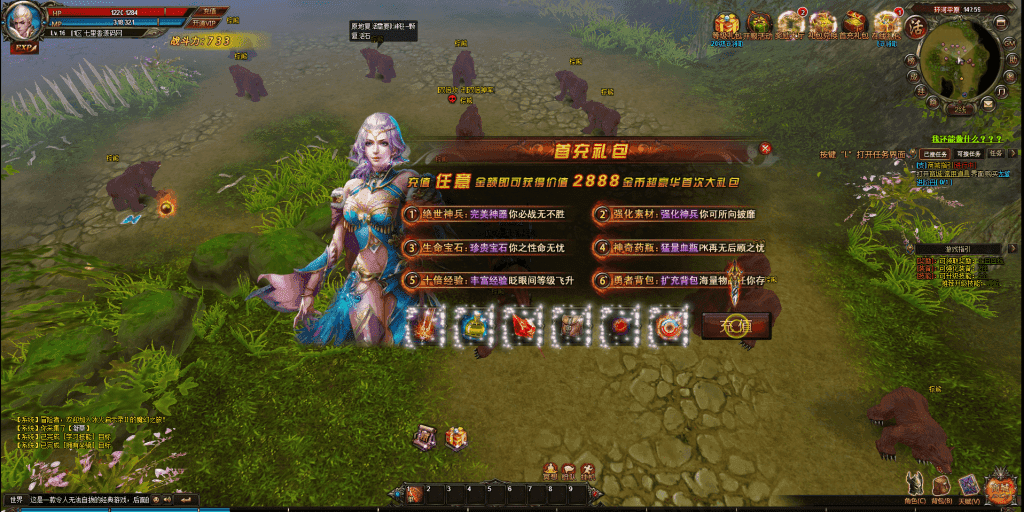1024x512 pixels.
Task: Click the 充值 recharge button
Action: tap(736, 325)
